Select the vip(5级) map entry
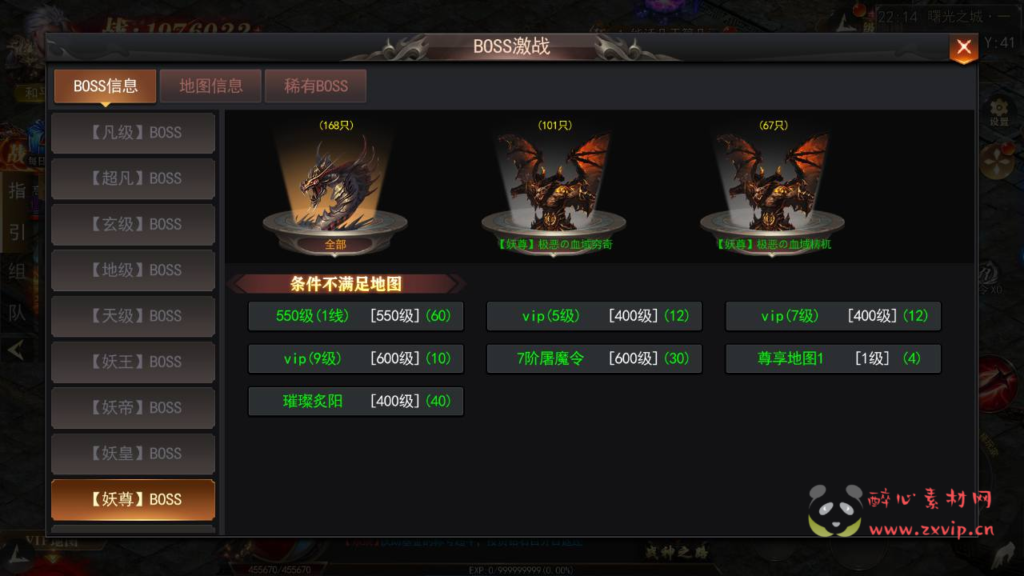 point(594,316)
